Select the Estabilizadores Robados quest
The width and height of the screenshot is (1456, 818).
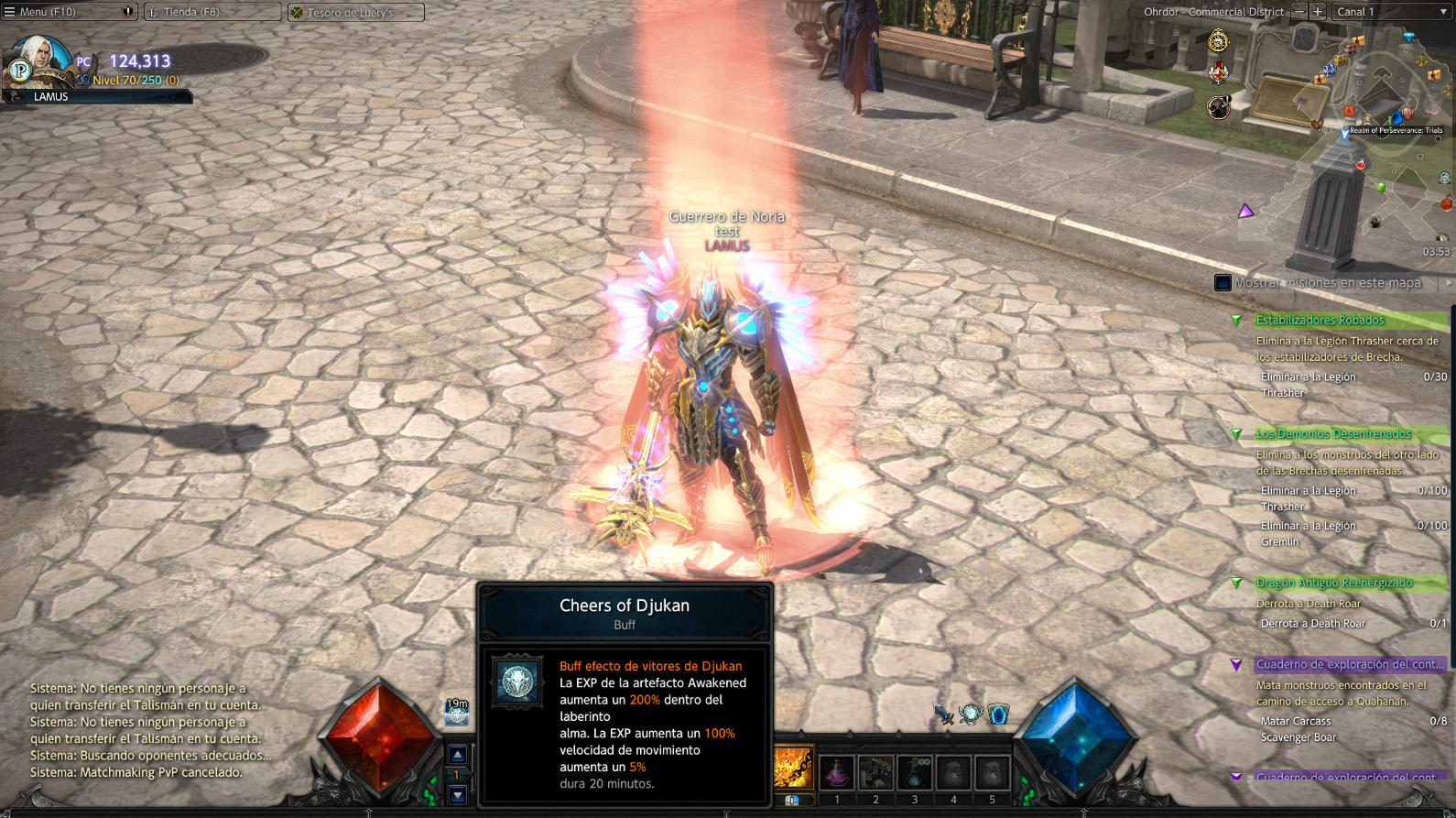[x=1320, y=320]
